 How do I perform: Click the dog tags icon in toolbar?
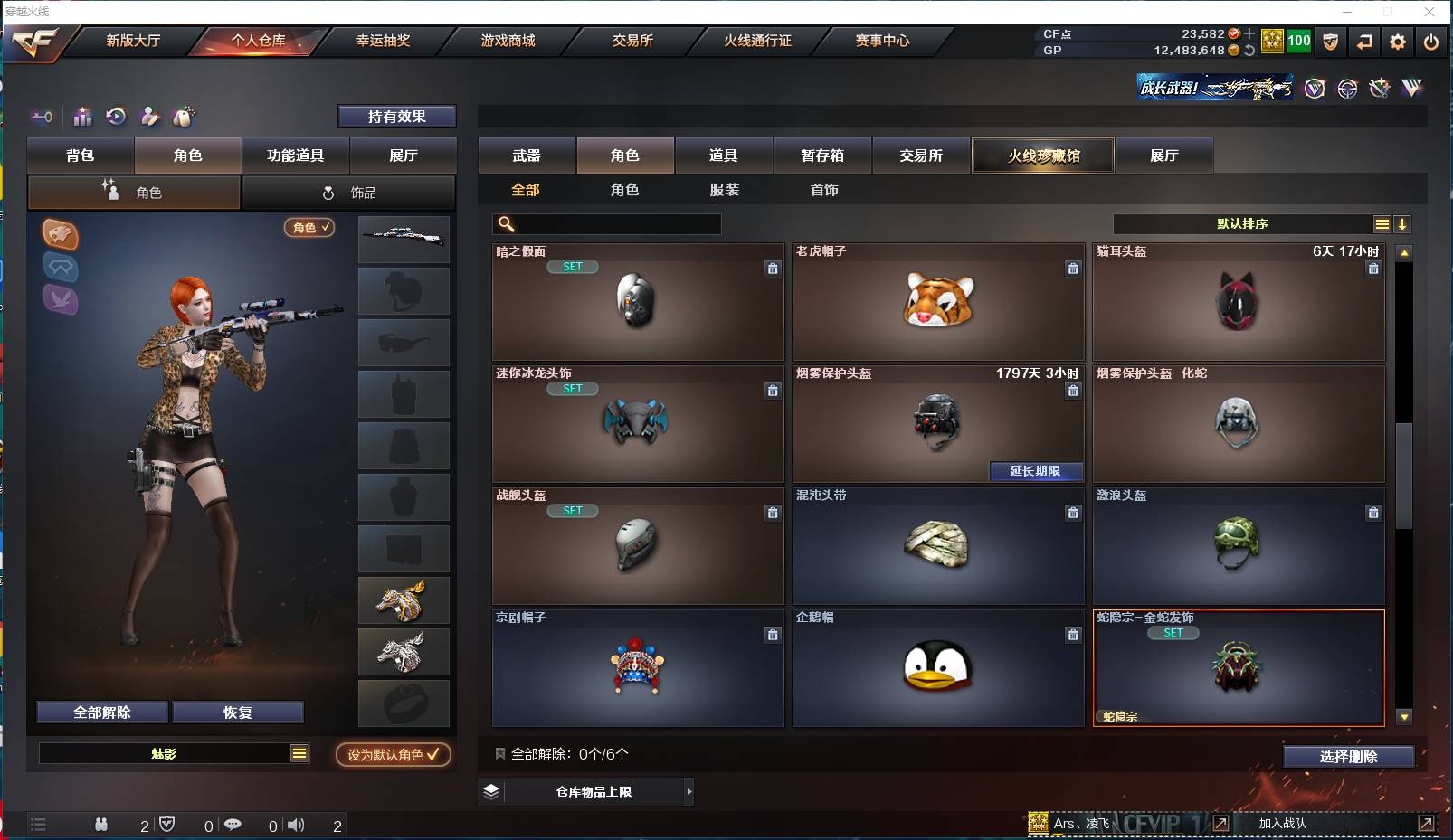182,117
